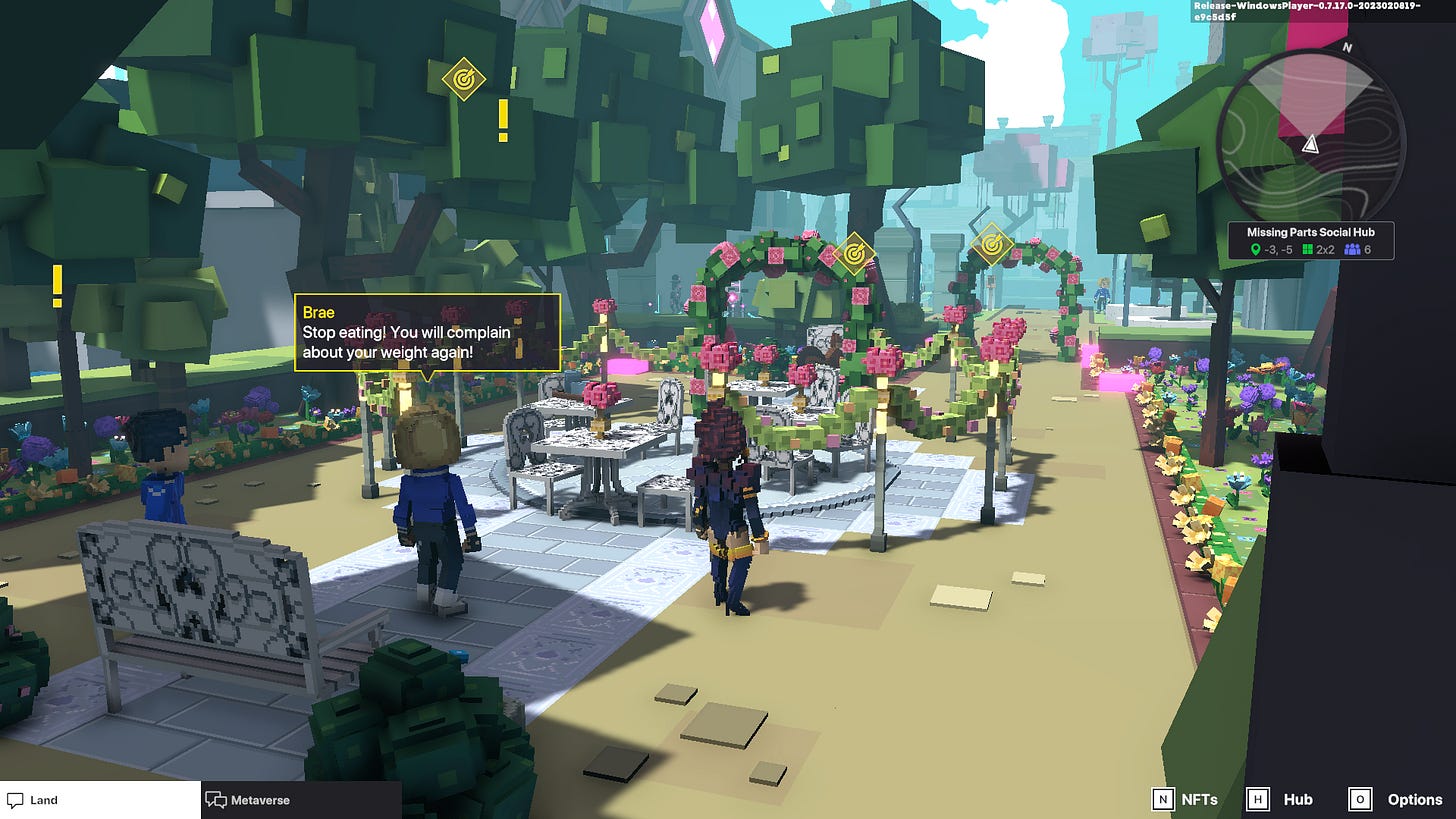
Task: Select the Missing Parts Social Hub info panel
Action: click(x=1310, y=241)
